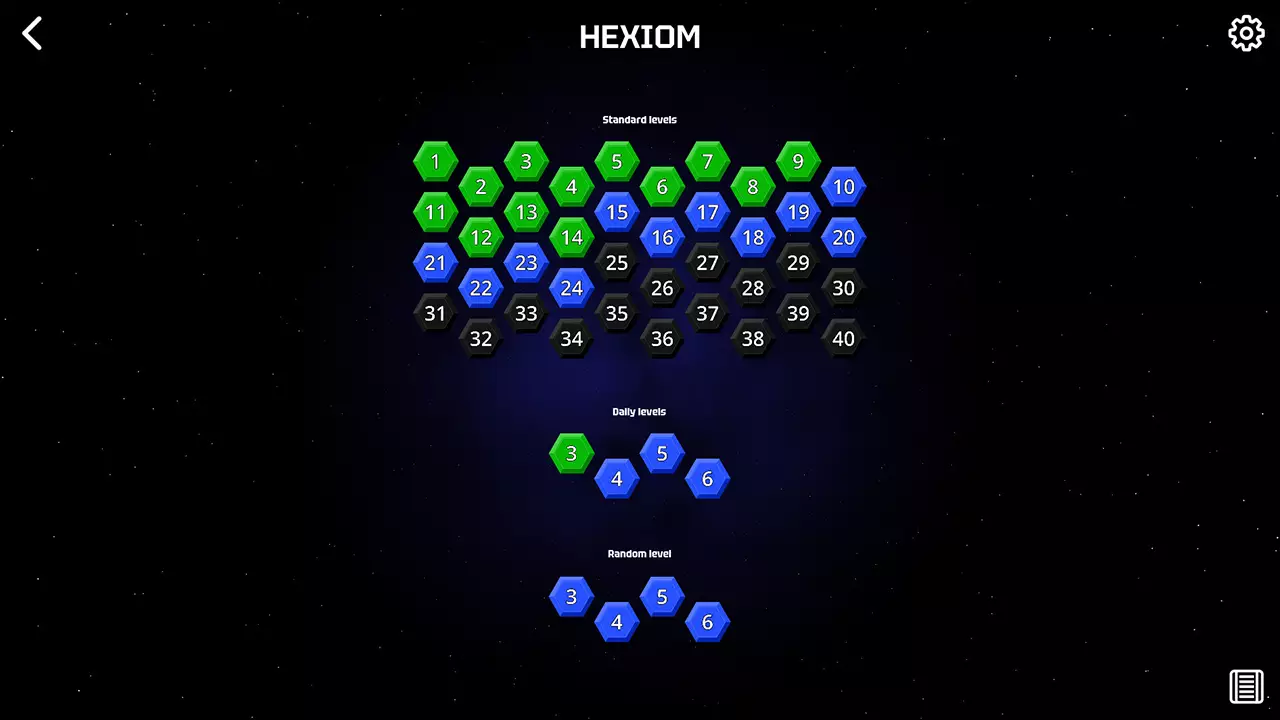The height and width of the screenshot is (720, 1280).
Task: Select standard level 10 hexagon
Action: [x=844, y=186]
